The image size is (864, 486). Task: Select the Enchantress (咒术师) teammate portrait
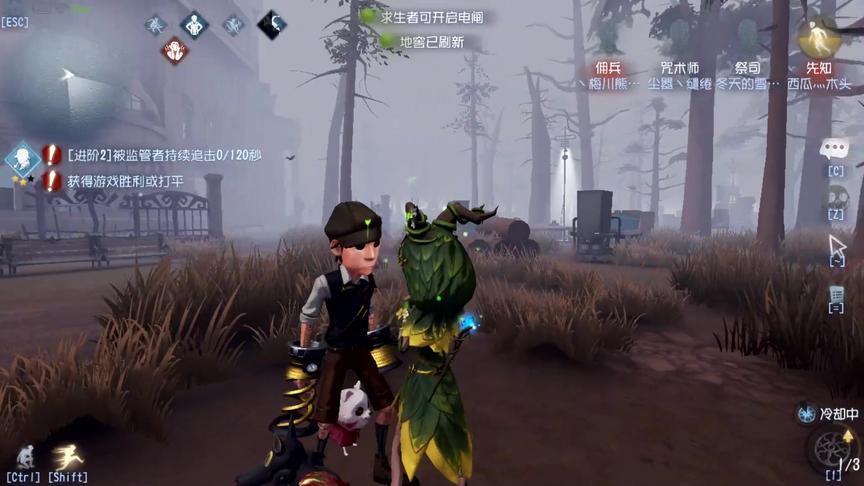click(679, 38)
